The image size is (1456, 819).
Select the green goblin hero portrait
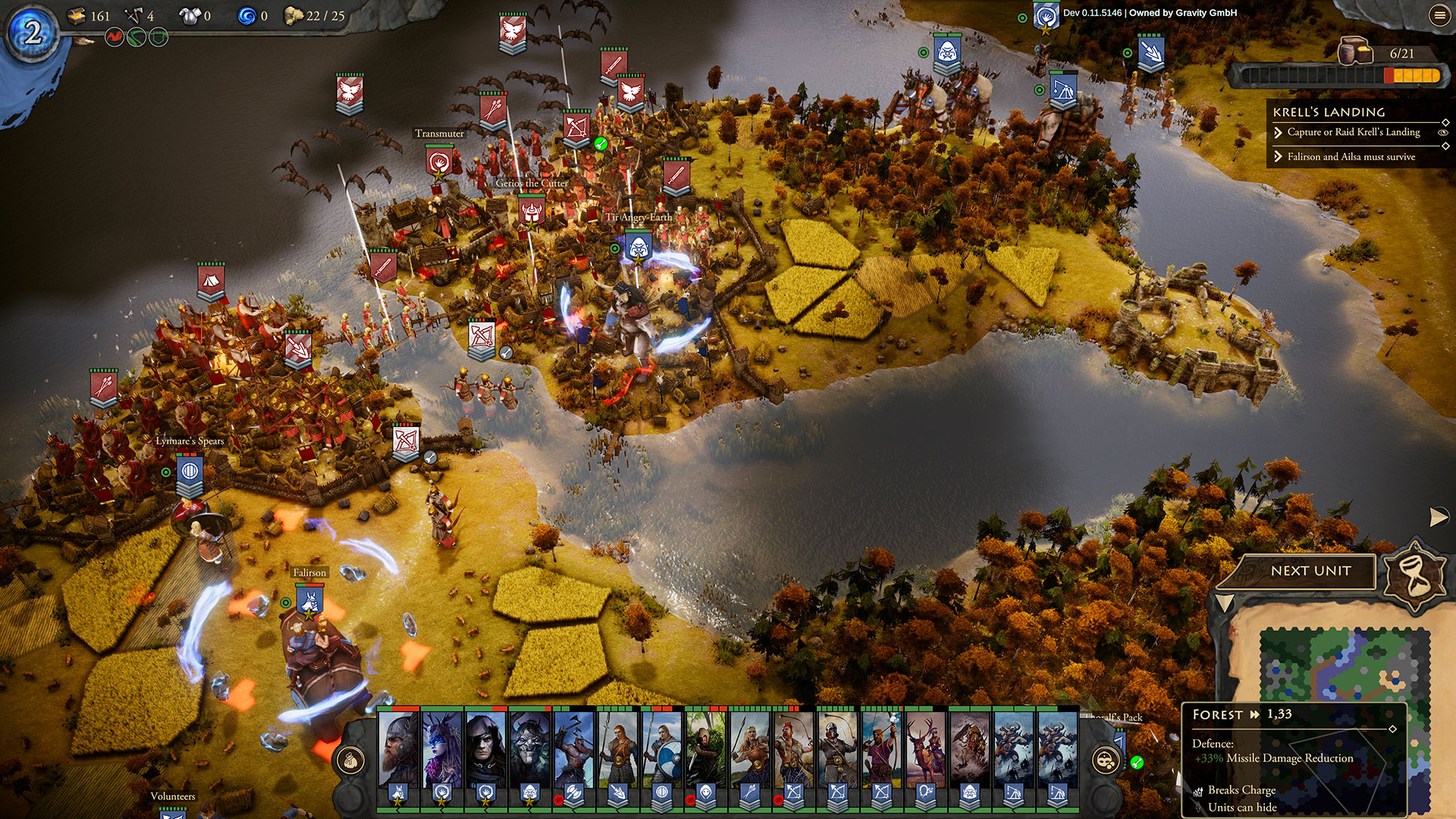tap(530, 749)
